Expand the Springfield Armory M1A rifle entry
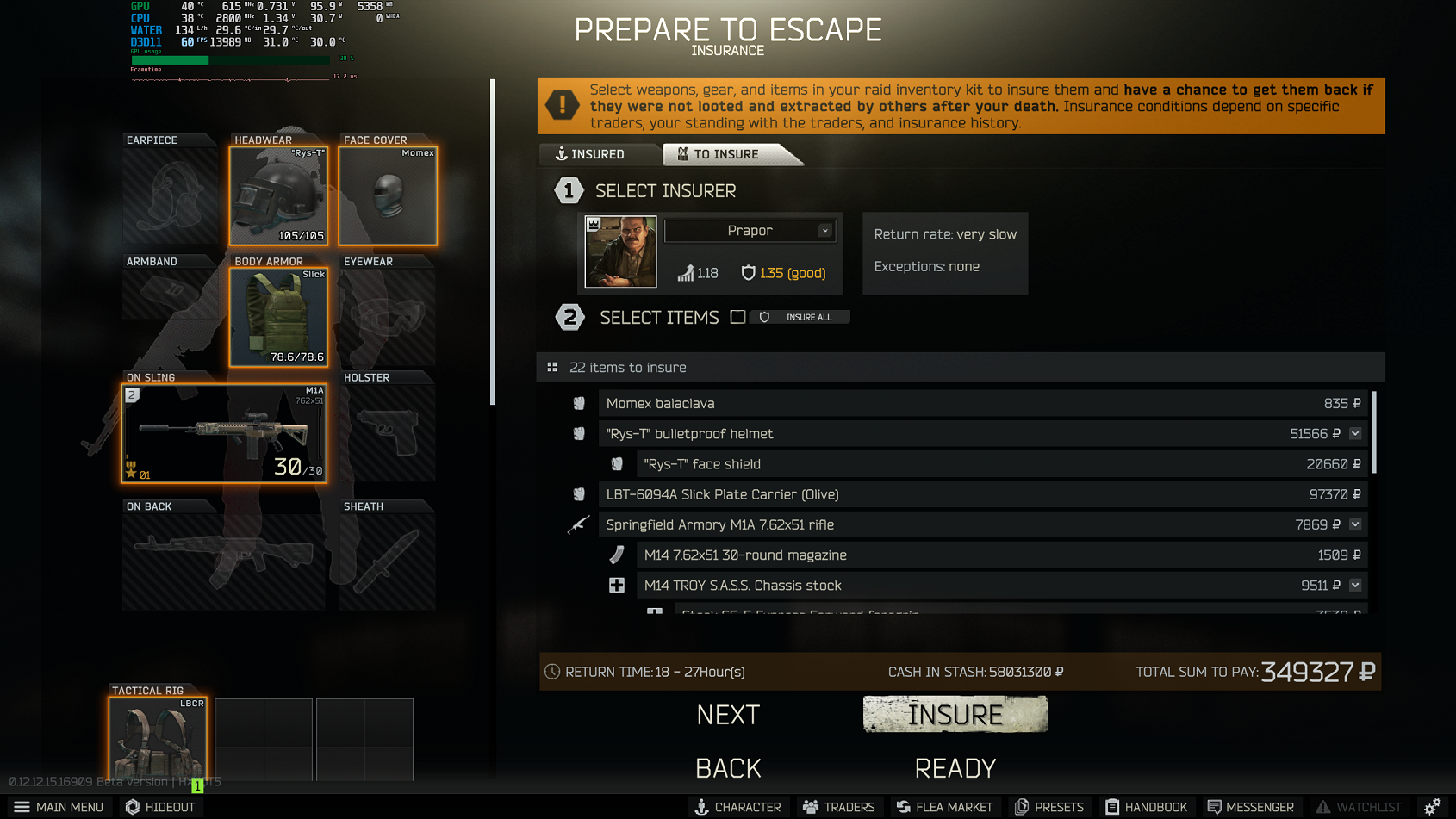 click(1355, 524)
